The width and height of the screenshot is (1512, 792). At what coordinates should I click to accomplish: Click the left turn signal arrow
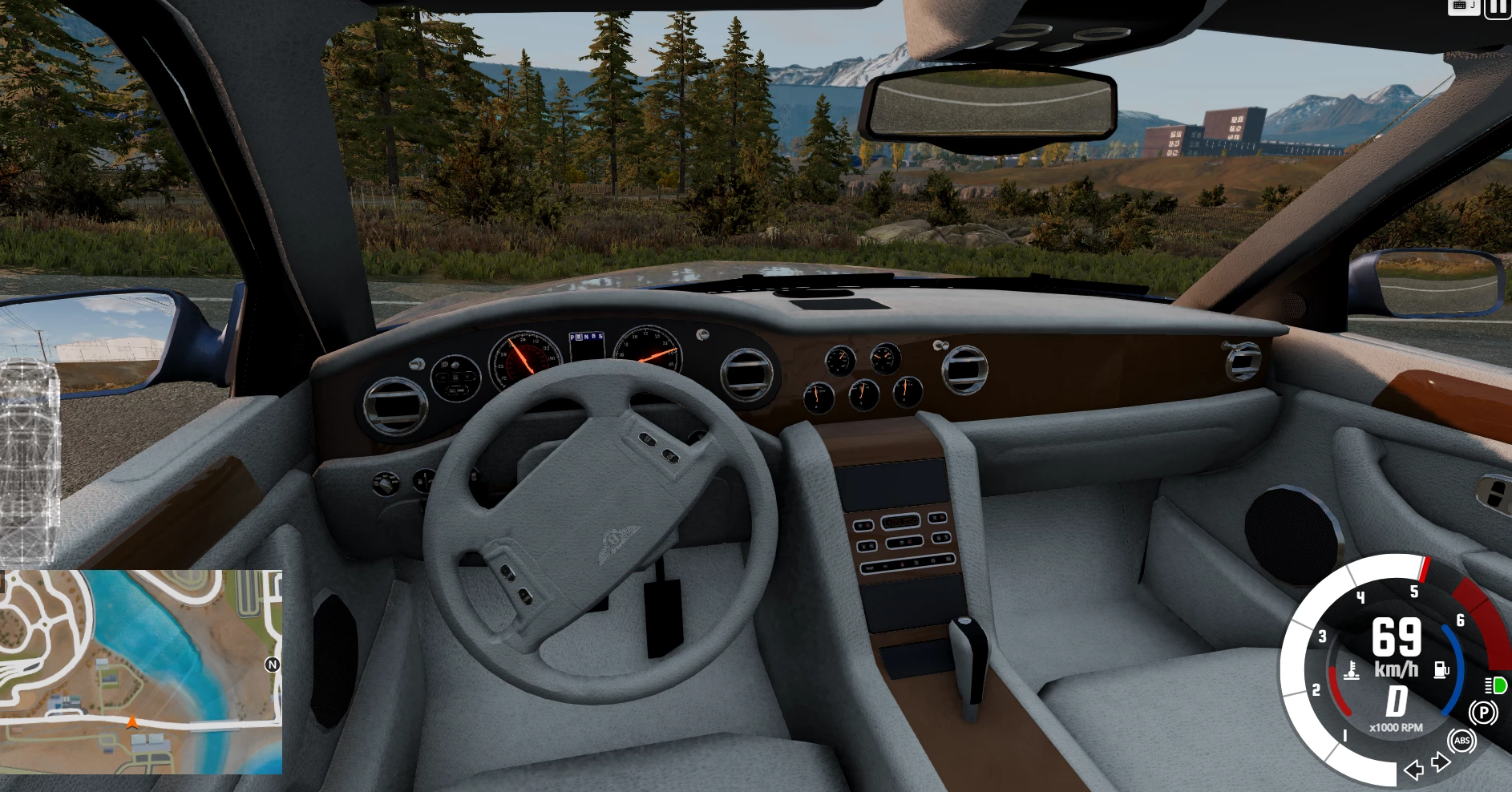[x=1413, y=770]
